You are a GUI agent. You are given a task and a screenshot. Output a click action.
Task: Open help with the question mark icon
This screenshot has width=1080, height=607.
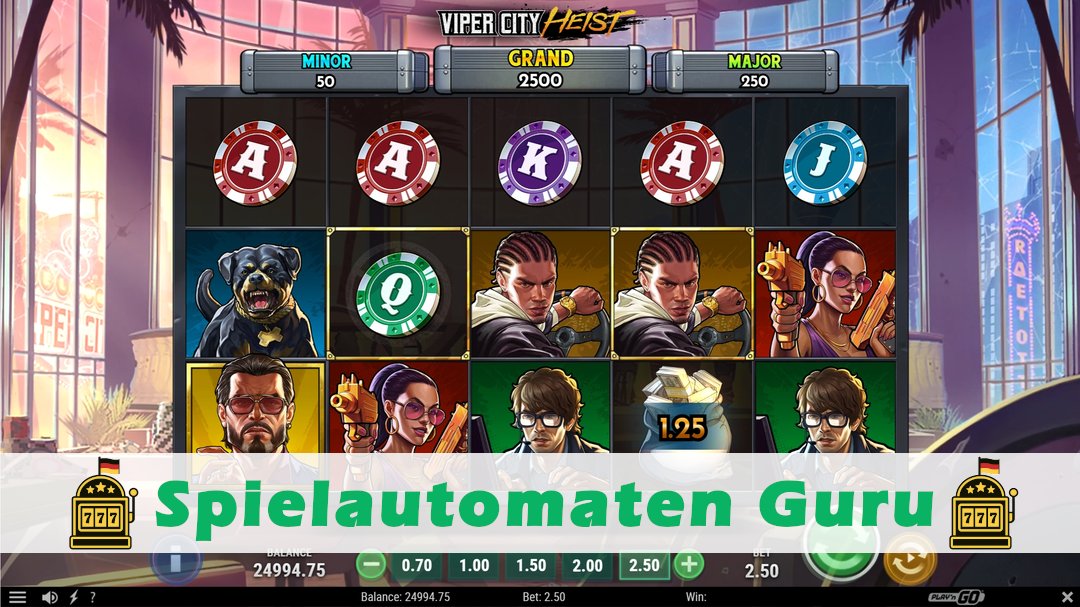click(x=92, y=597)
